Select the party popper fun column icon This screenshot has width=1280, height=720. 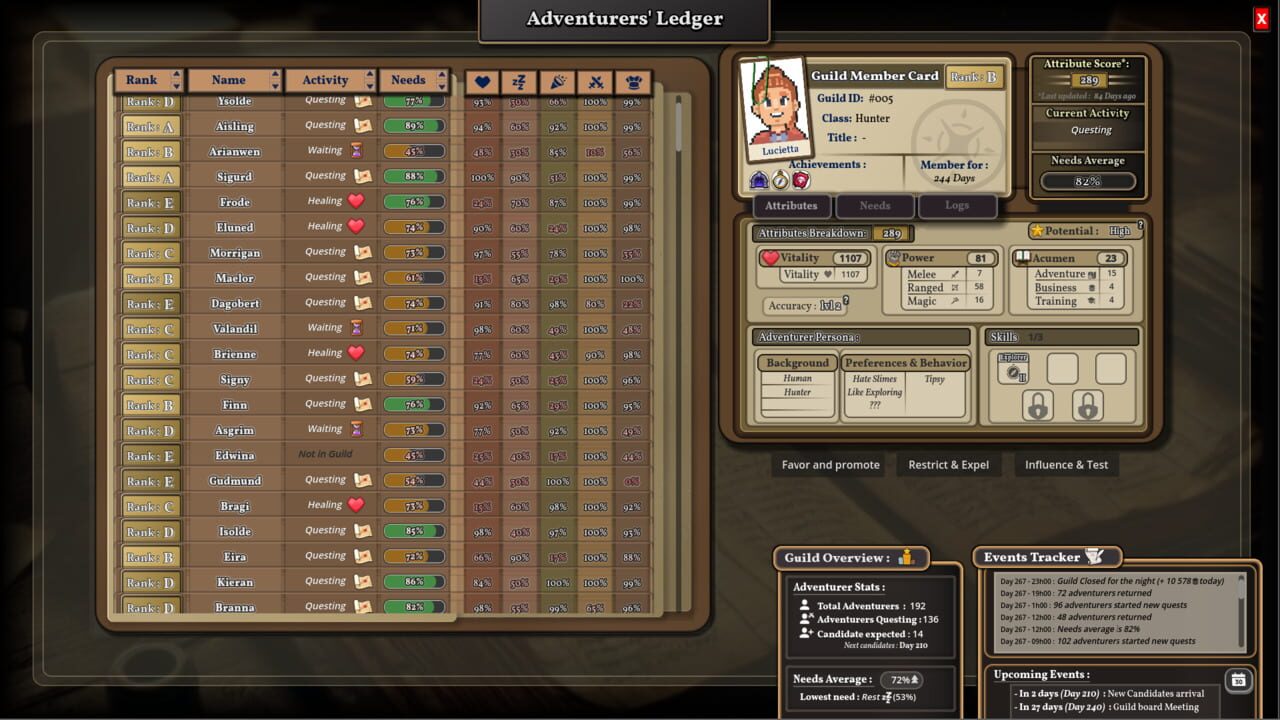click(x=556, y=82)
